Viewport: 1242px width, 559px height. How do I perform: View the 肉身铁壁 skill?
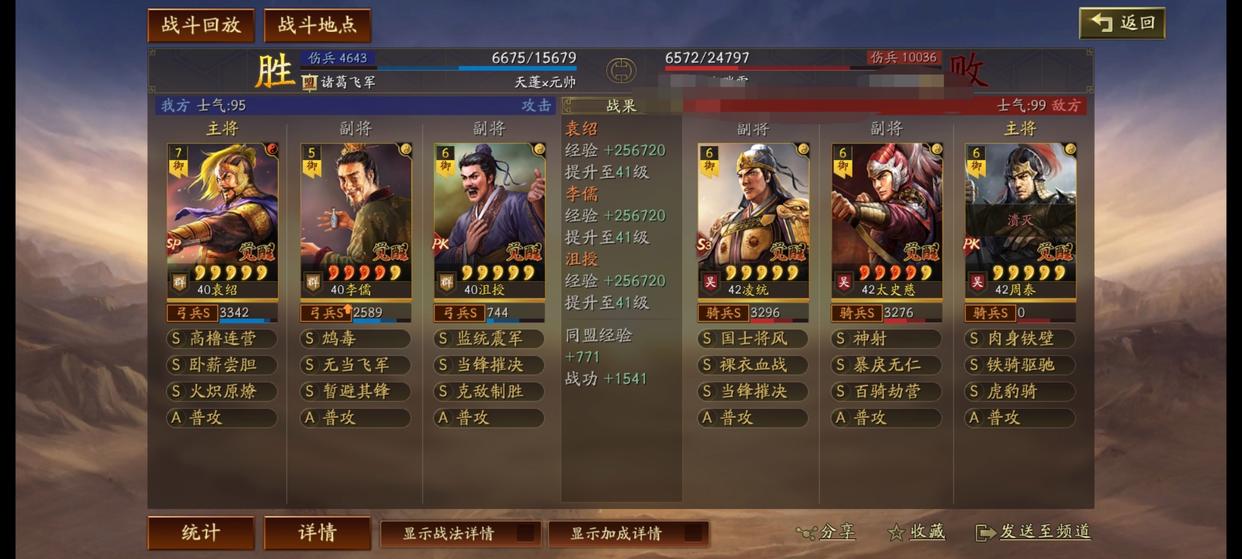point(1020,339)
